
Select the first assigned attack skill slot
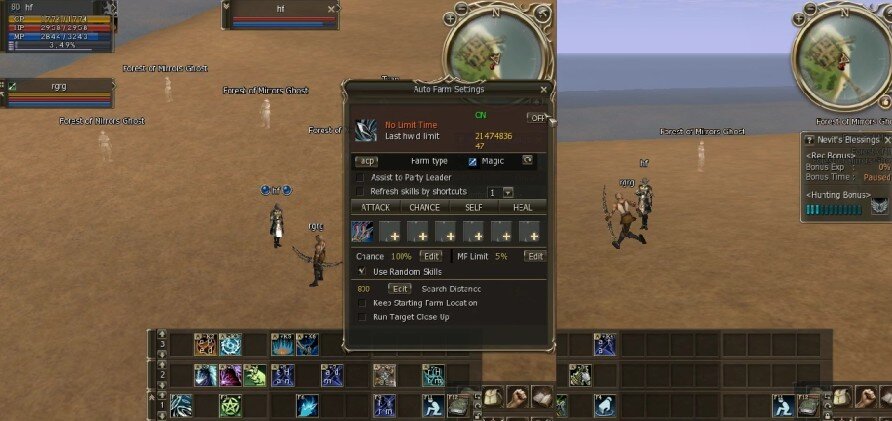pyautogui.click(x=362, y=233)
